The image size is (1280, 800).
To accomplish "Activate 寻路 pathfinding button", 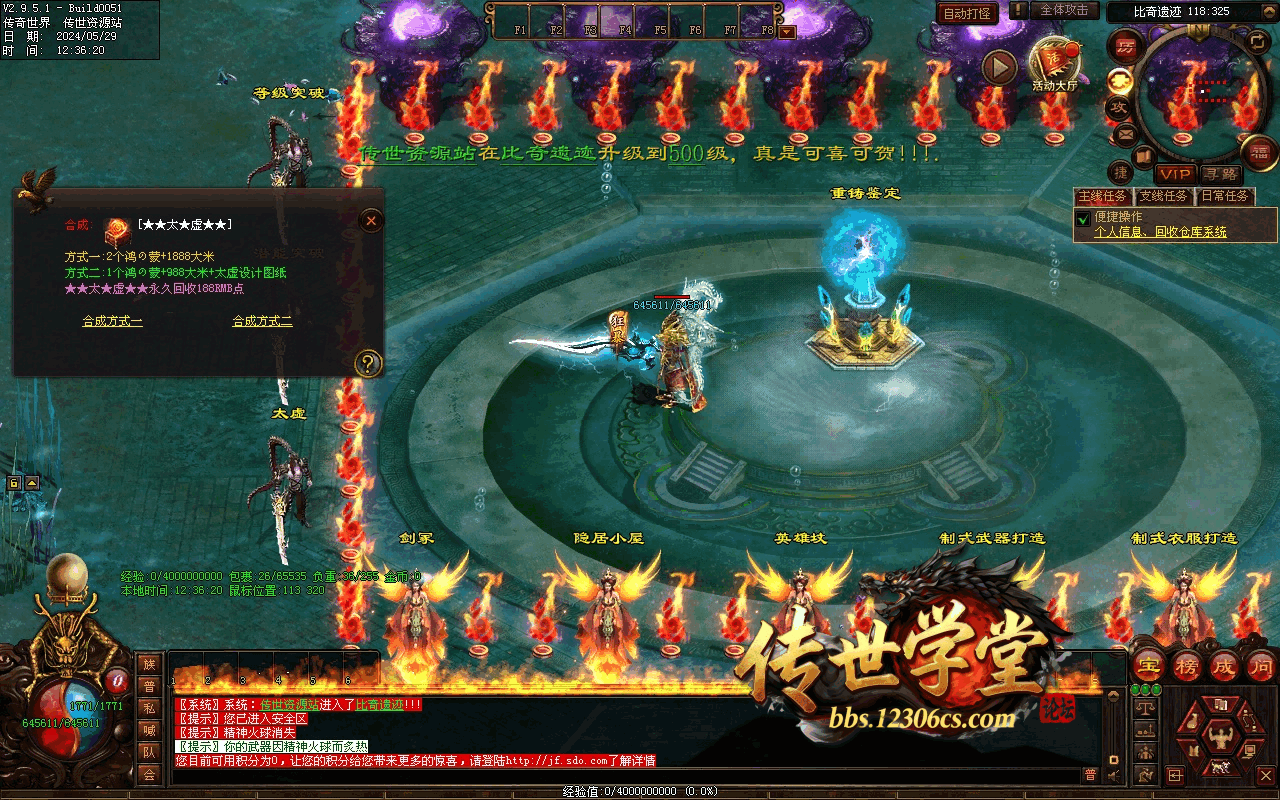I will [1218, 175].
